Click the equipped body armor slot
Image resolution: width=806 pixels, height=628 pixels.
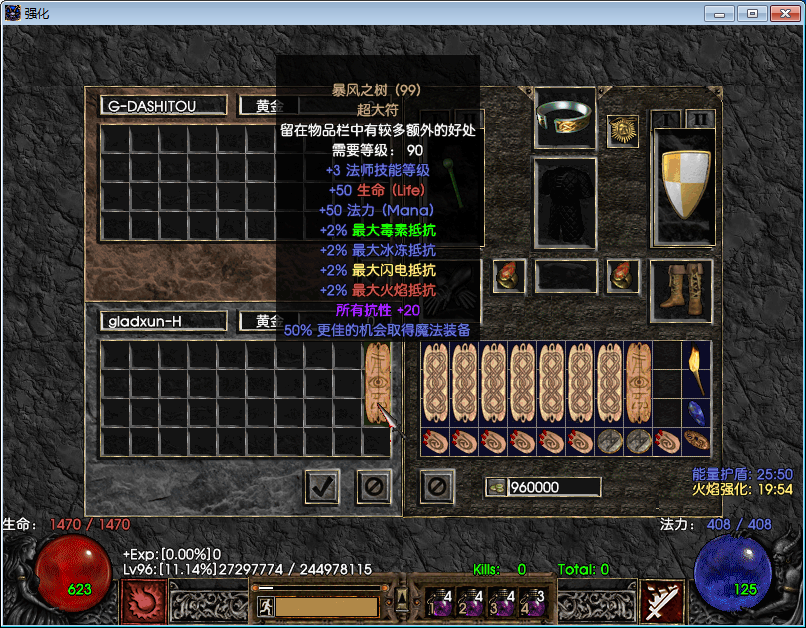point(565,202)
